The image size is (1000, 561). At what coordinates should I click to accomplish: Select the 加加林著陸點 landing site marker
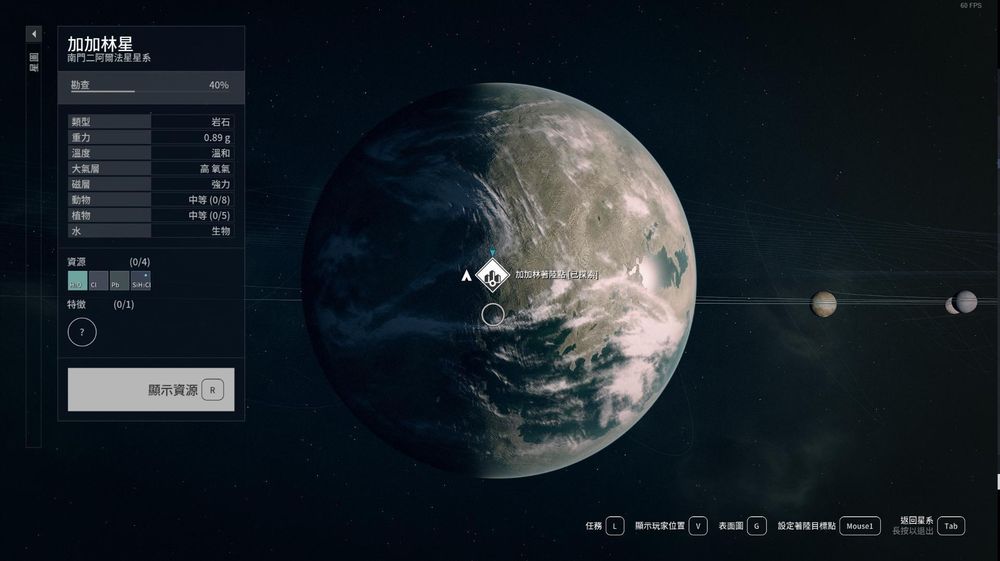tap(492, 275)
